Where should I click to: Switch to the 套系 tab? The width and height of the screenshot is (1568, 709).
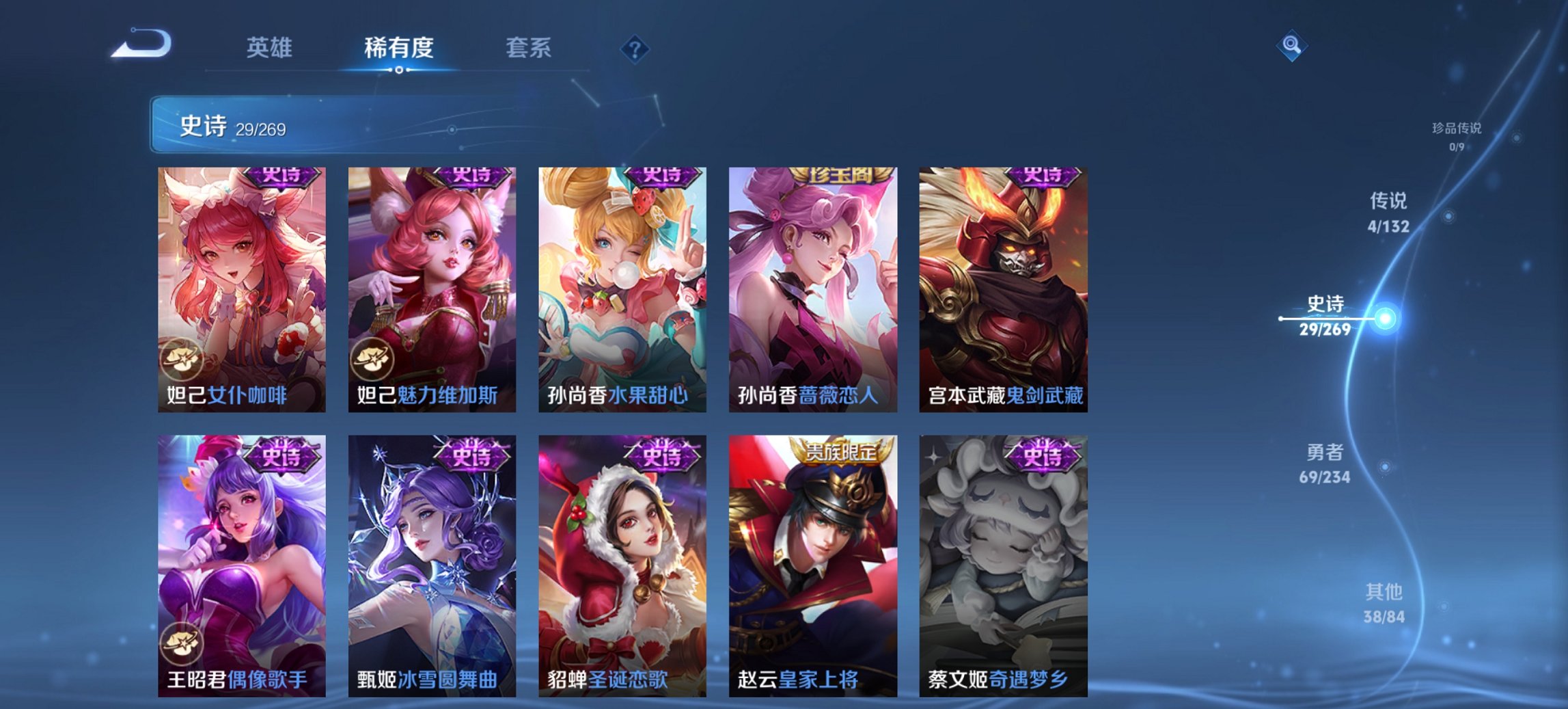click(529, 48)
